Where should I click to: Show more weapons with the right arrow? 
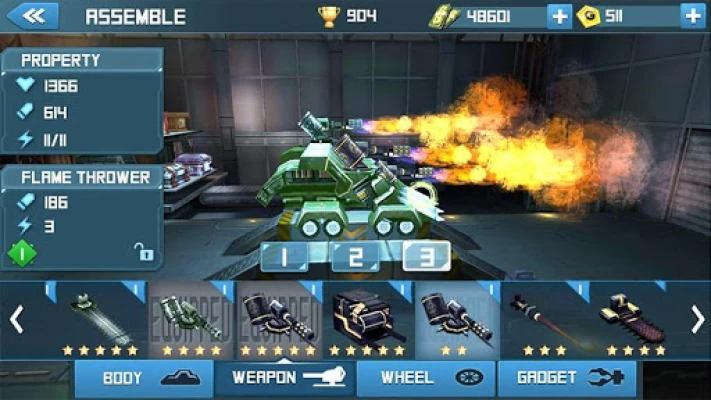[697, 319]
